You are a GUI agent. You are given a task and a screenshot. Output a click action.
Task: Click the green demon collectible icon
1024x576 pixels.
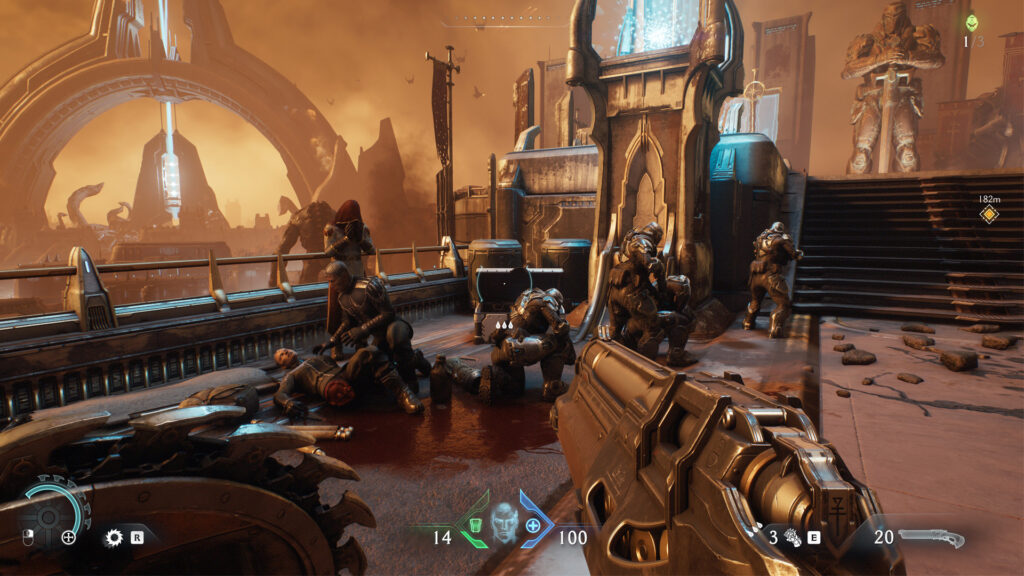[x=971, y=23]
